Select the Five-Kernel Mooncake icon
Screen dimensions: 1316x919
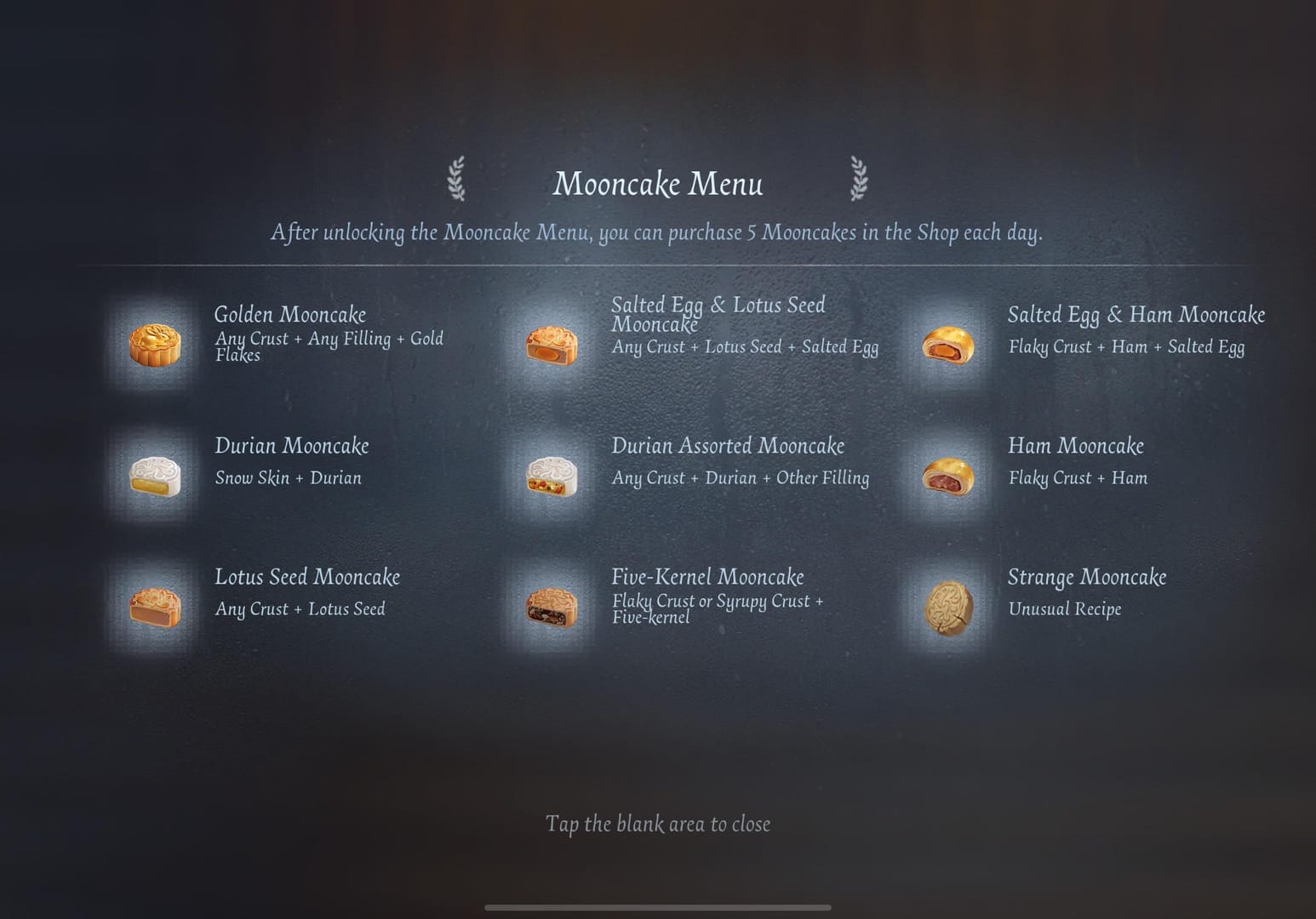click(x=552, y=607)
